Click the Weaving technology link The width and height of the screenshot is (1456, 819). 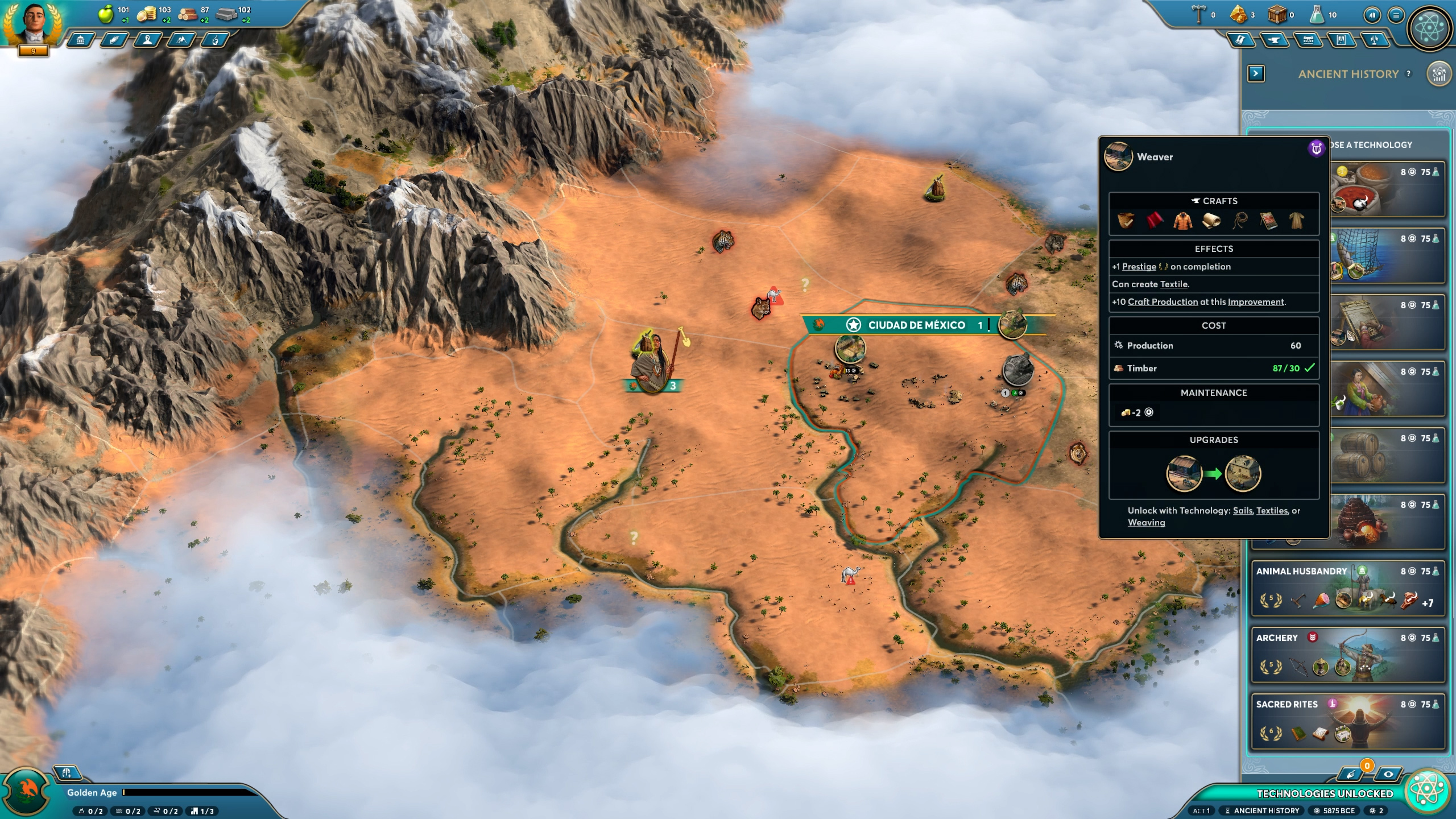coord(1147,522)
